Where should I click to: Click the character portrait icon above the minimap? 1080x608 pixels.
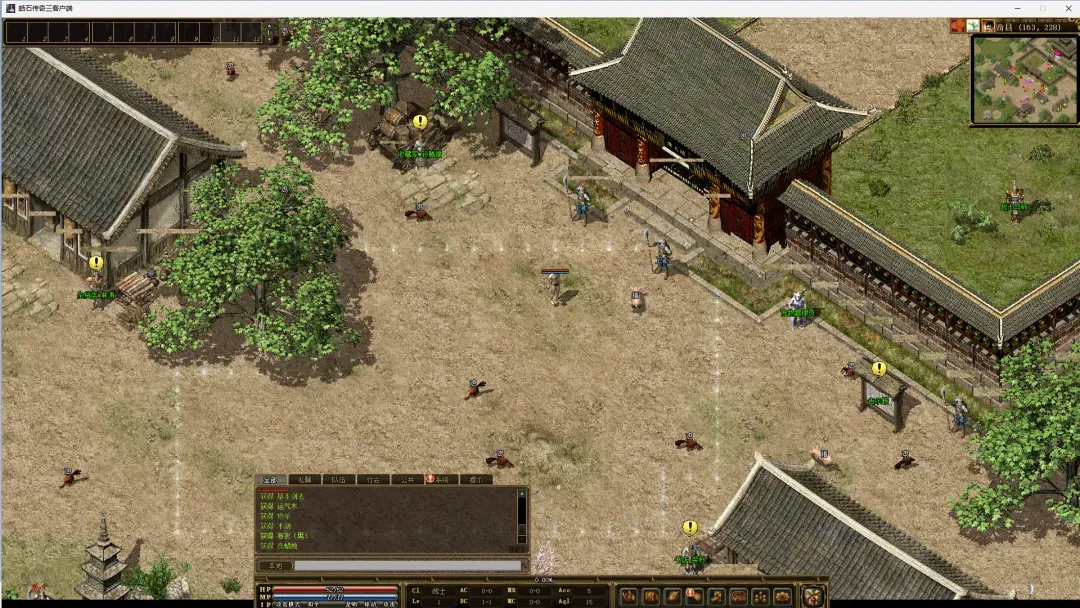click(988, 25)
